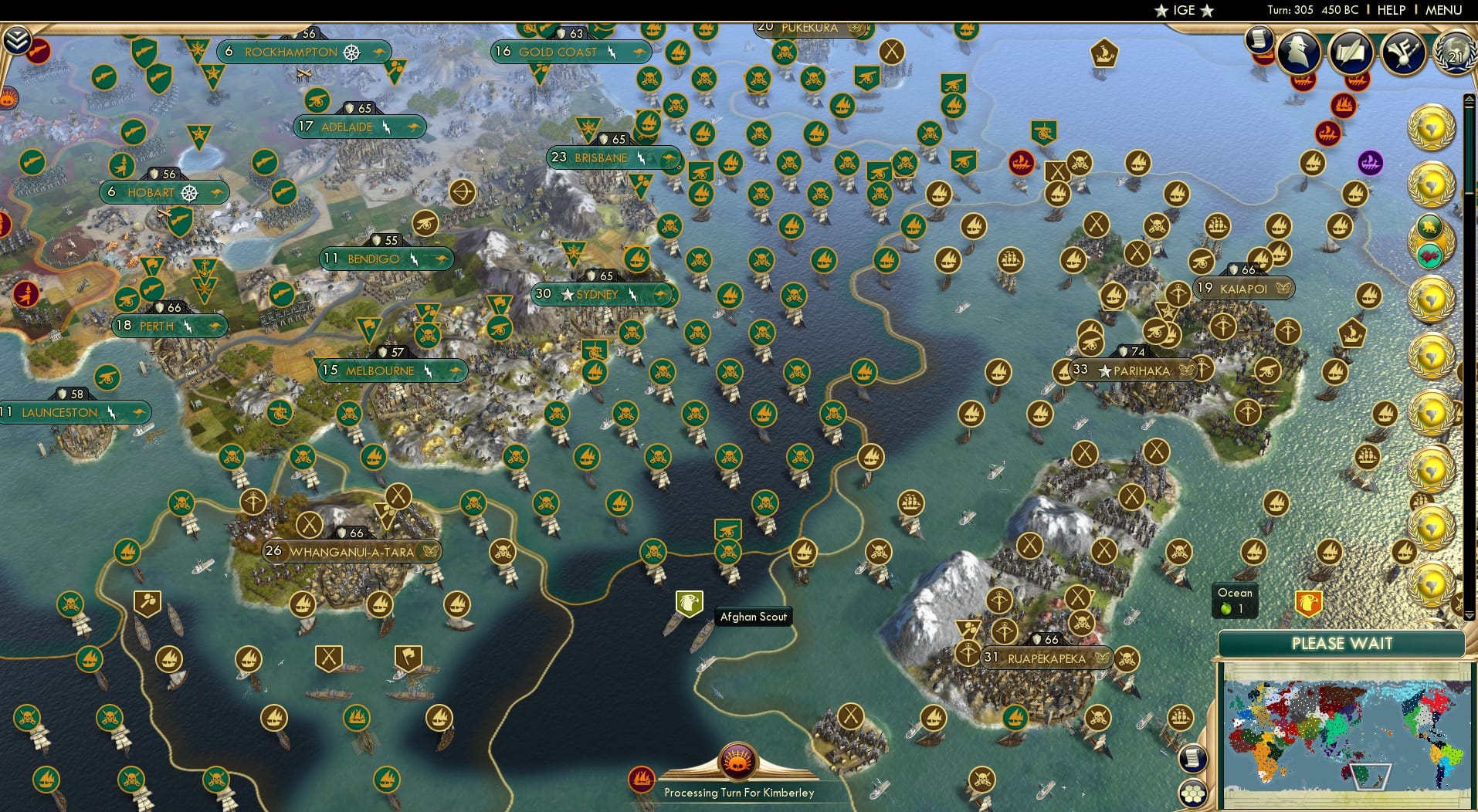The height and width of the screenshot is (812, 1478).
Task: Click the orange eagle notification above the minimap
Action: [1308, 604]
